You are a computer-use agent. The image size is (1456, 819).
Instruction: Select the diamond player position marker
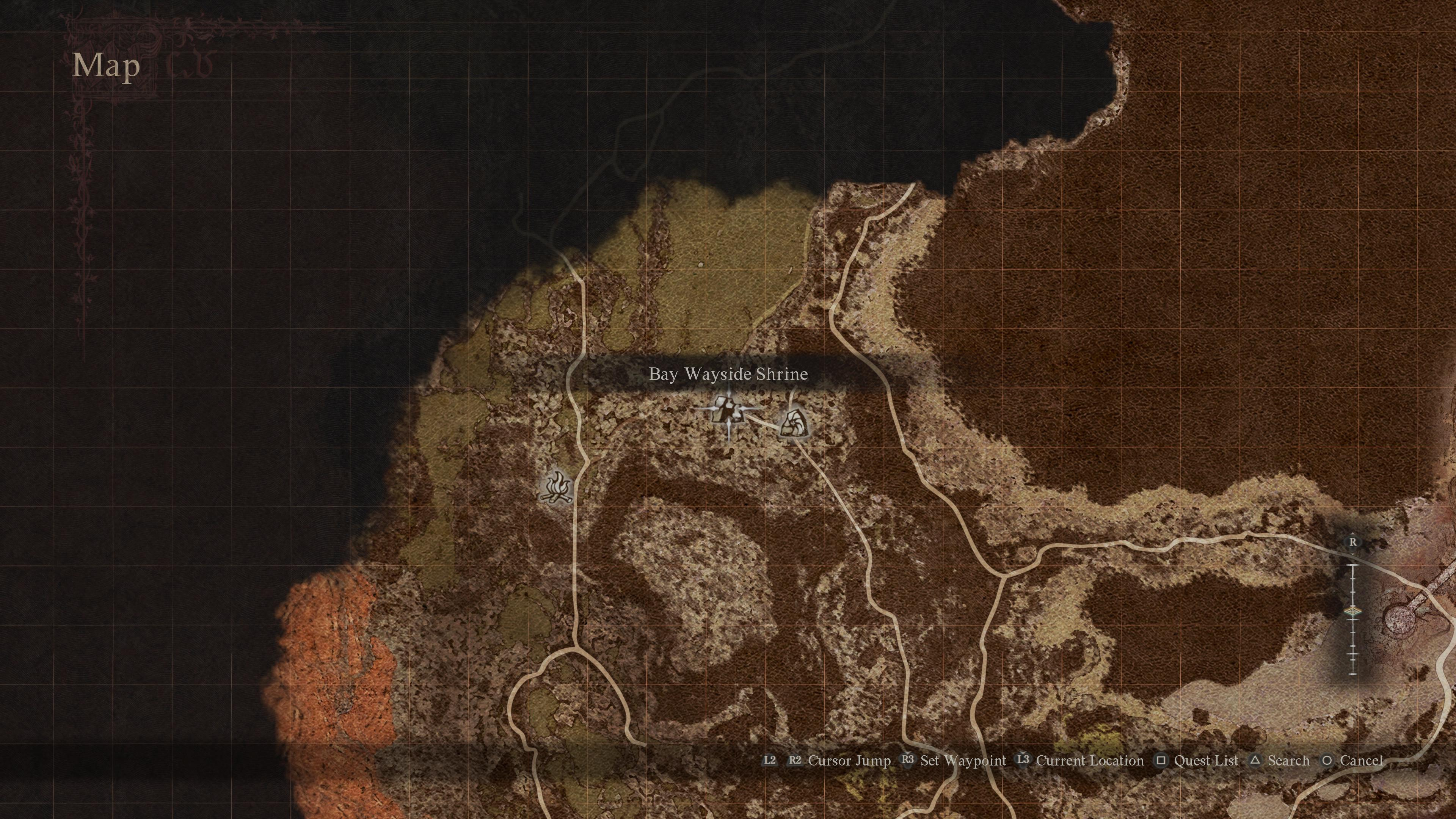(1352, 612)
